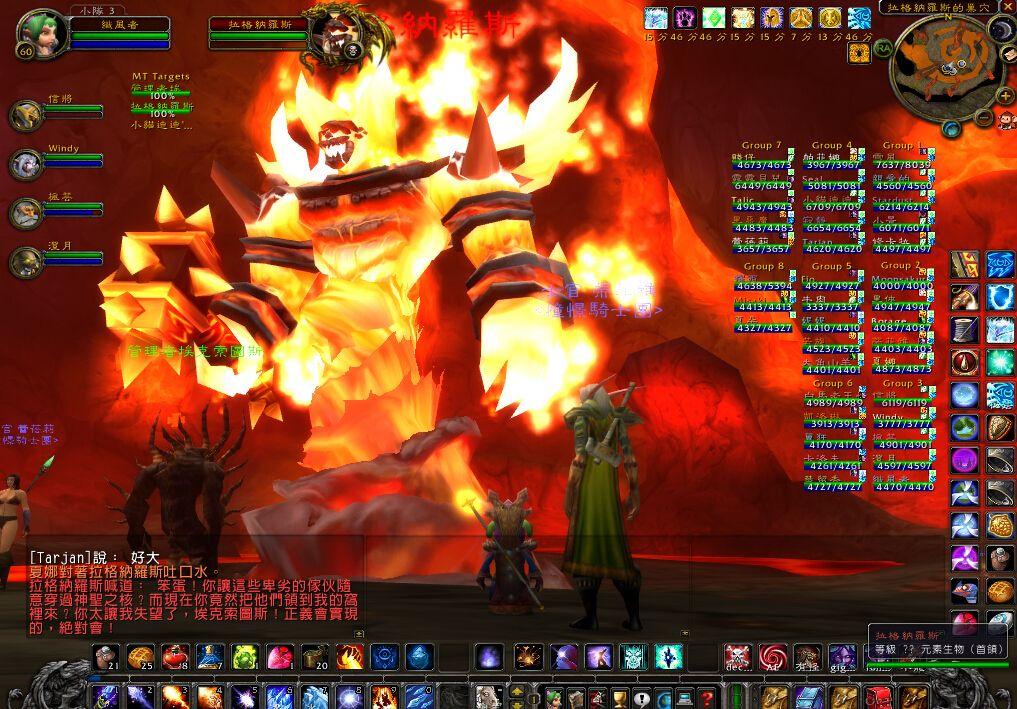Use the red question mark help button
Image resolution: width=1017 pixels, height=709 pixels.
707,697
